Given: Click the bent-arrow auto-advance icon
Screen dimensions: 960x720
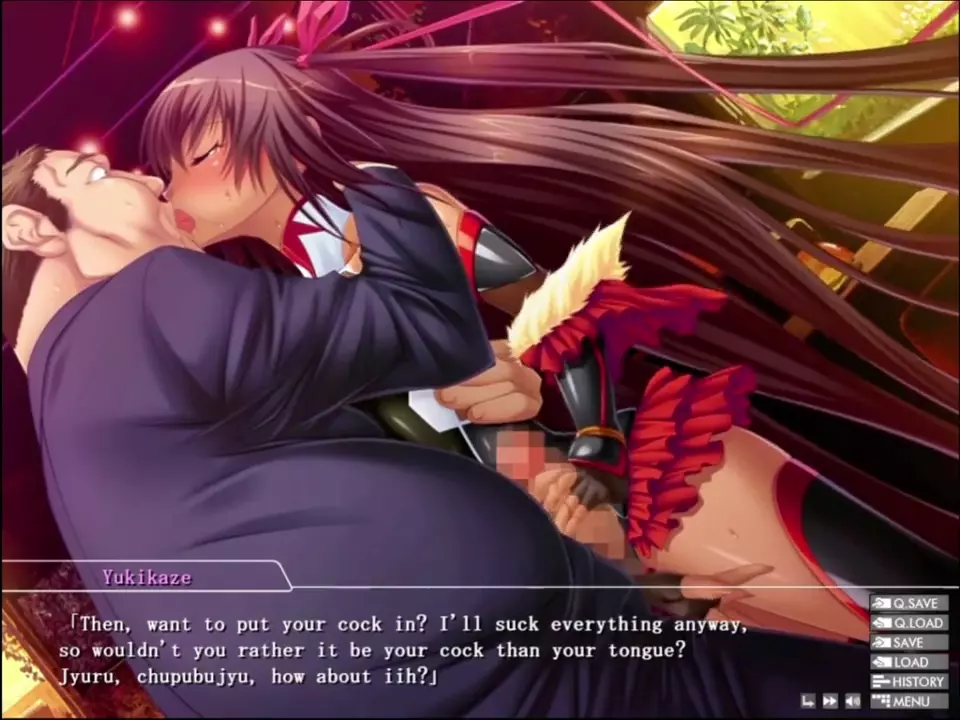Looking at the screenshot, I should click(x=808, y=701).
